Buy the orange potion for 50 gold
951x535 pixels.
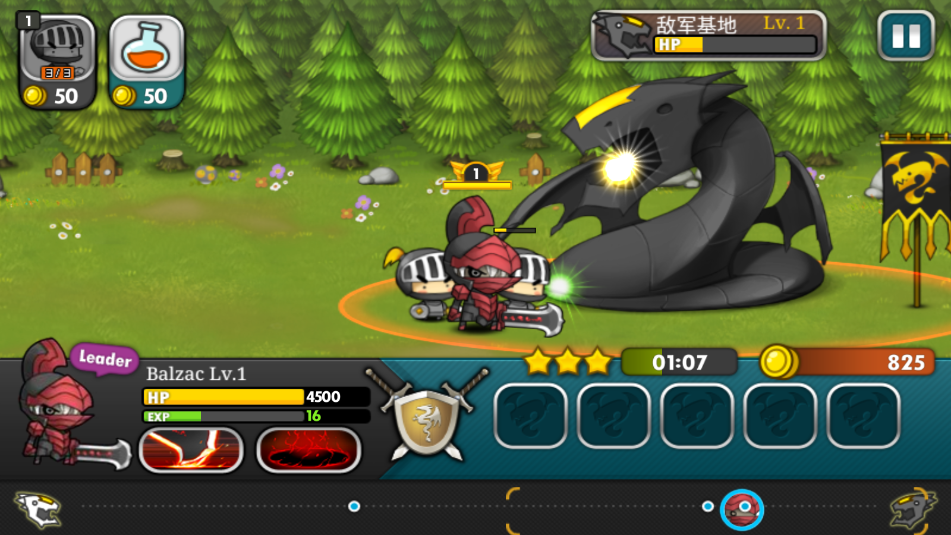(146, 60)
